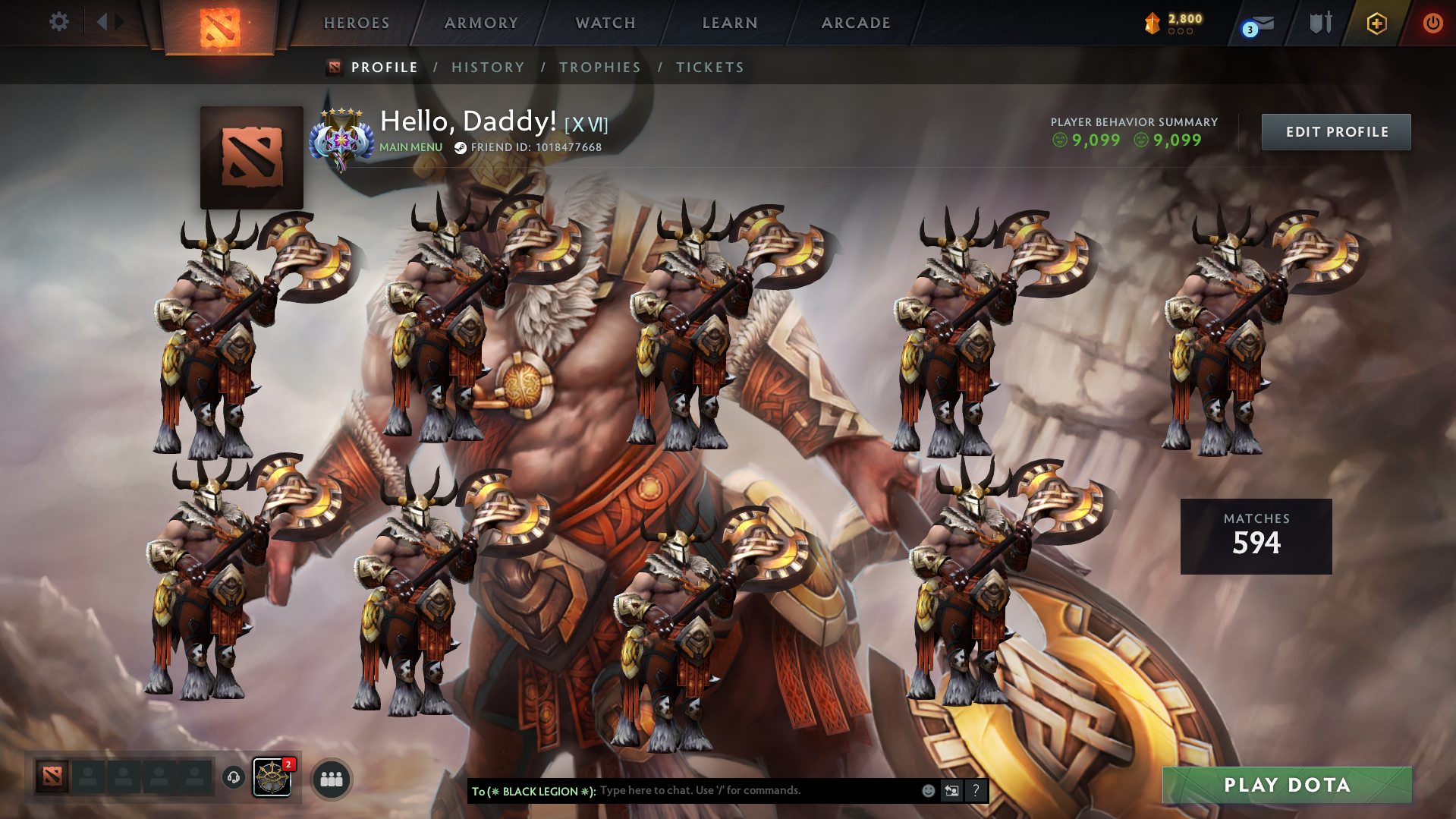1456x819 pixels.
Task: Start matchmaking with Play Dota
Action: pos(1287,785)
